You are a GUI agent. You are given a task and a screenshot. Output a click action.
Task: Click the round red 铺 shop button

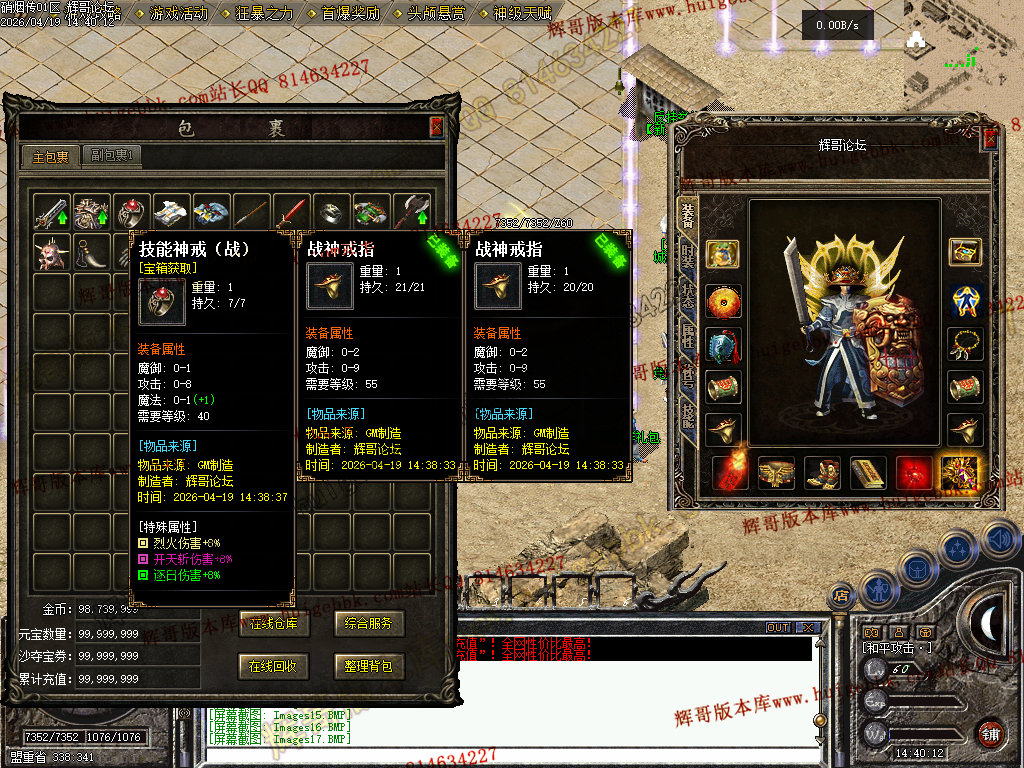click(x=991, y=733)
